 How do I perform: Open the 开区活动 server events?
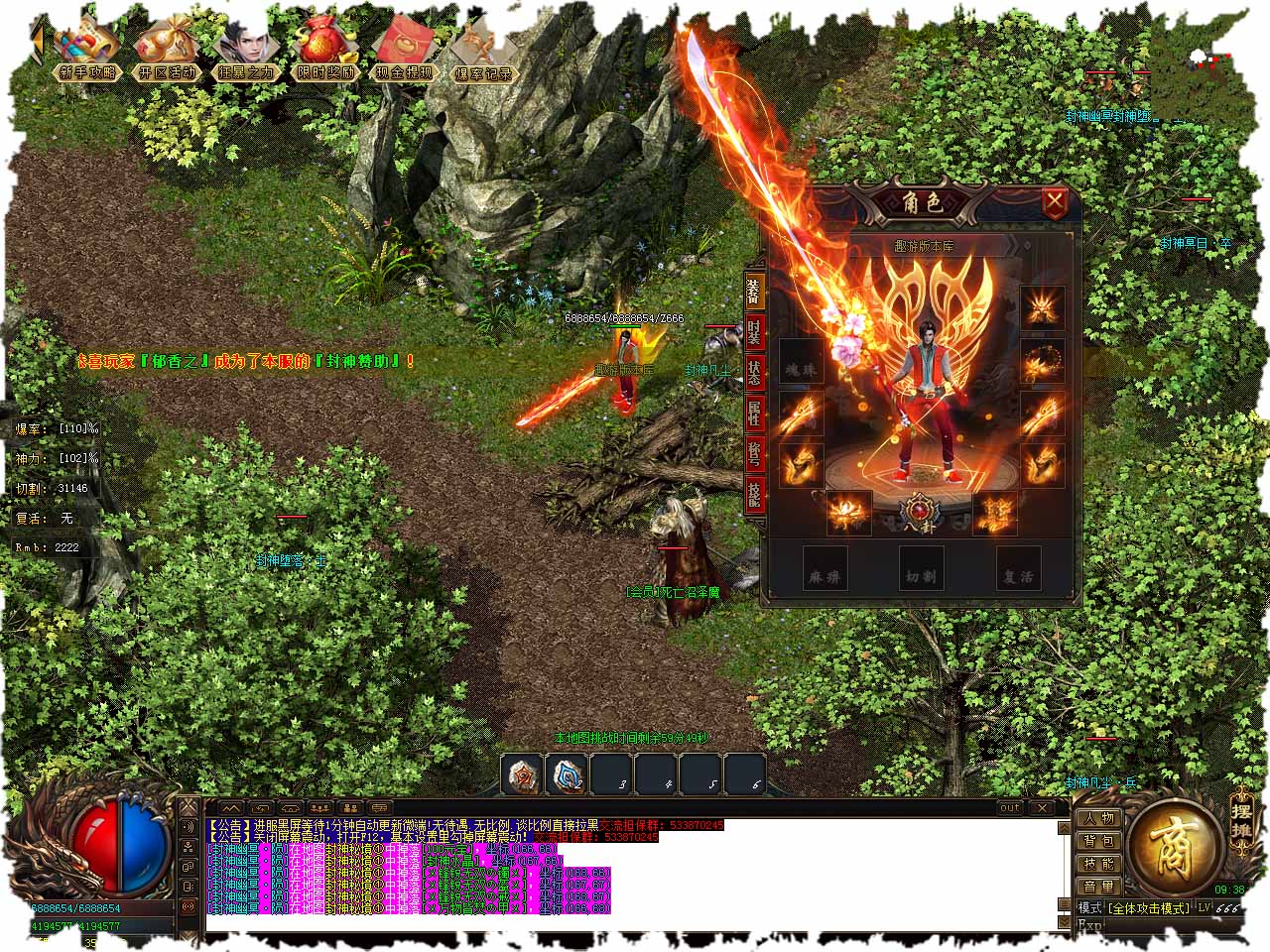point(167,52)
